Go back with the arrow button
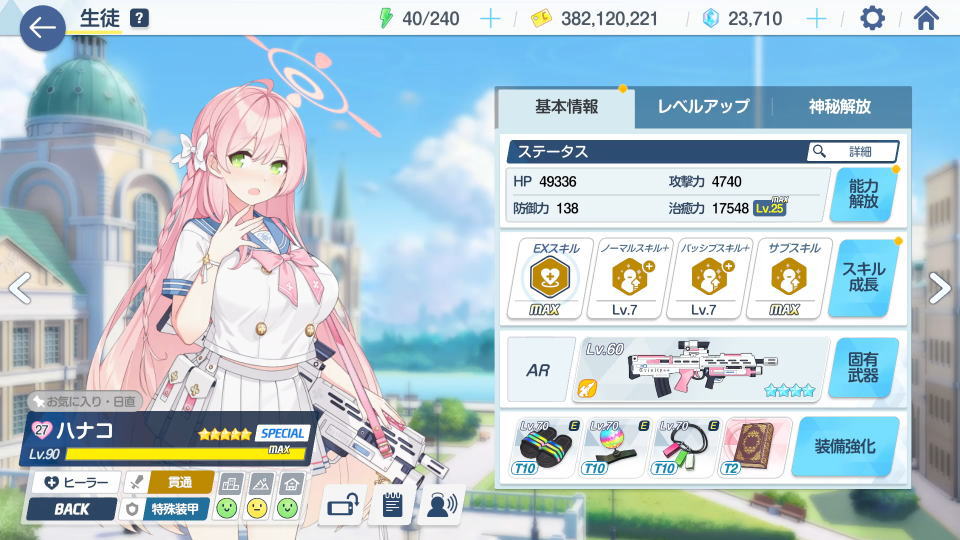960x540 pixels. tap(42, 27)
